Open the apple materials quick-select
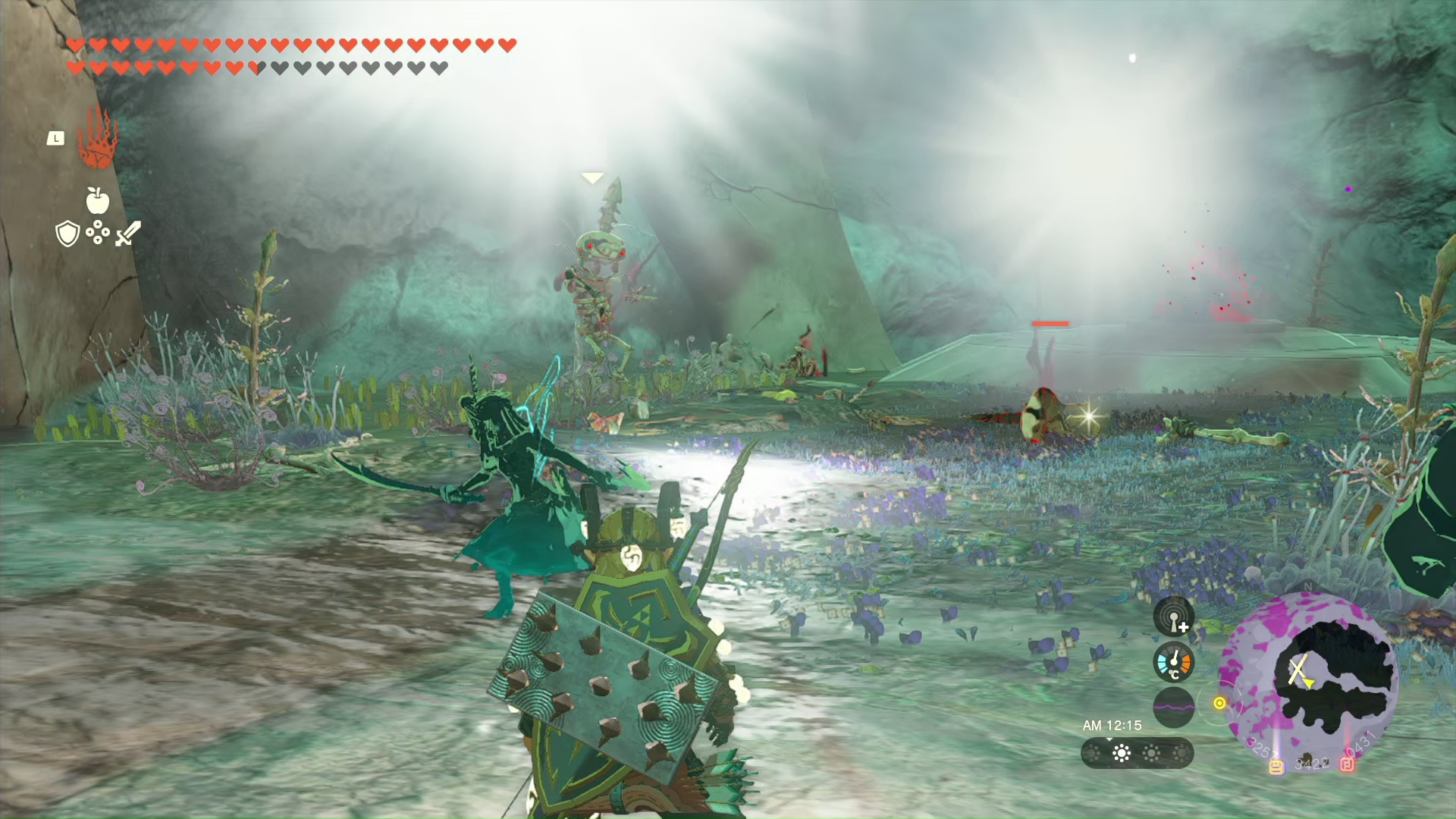This screenshot has height=819, width=1456. (x=97, y=200)
